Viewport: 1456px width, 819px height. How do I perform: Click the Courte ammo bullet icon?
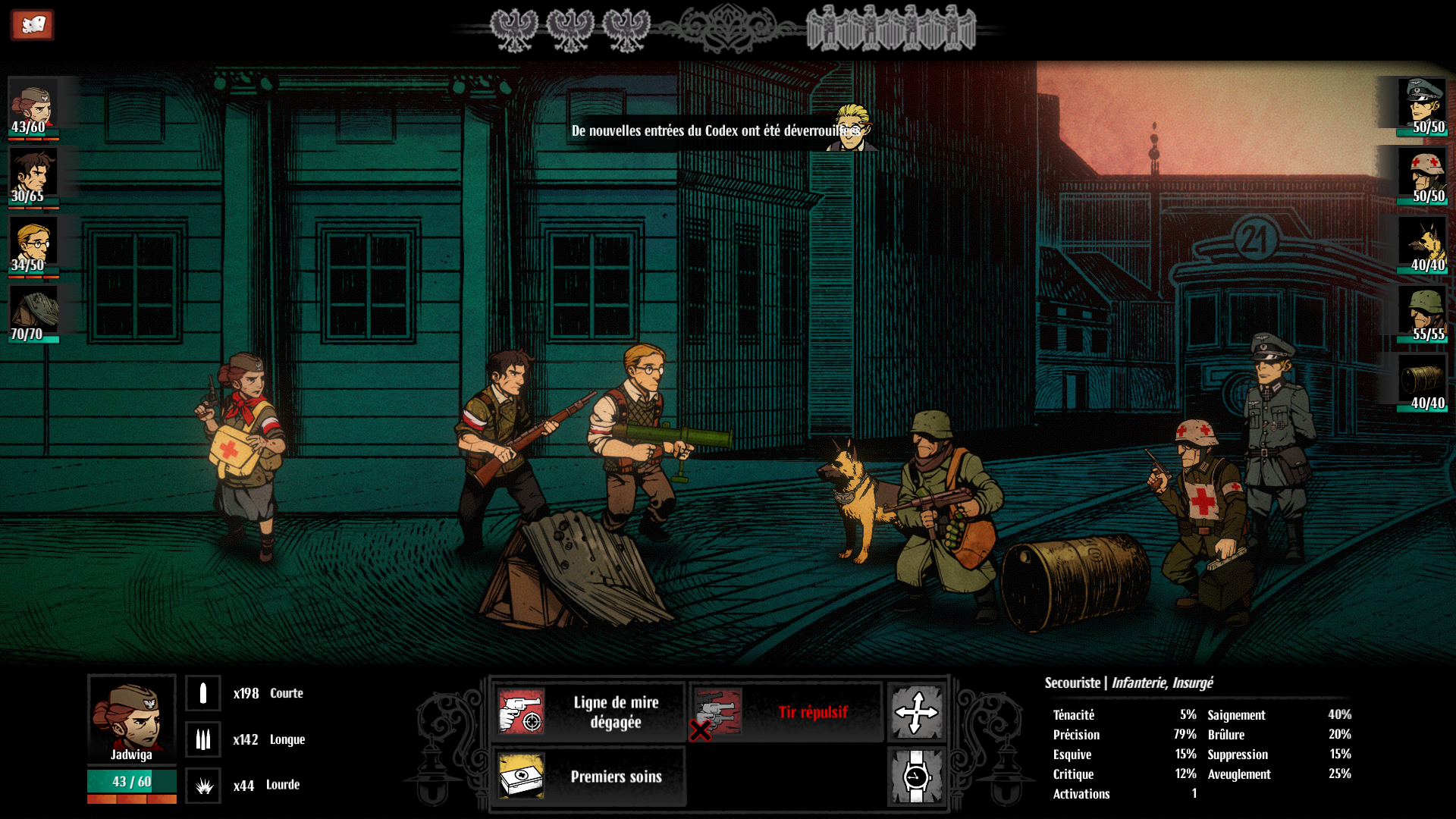(x=203, y=693)
